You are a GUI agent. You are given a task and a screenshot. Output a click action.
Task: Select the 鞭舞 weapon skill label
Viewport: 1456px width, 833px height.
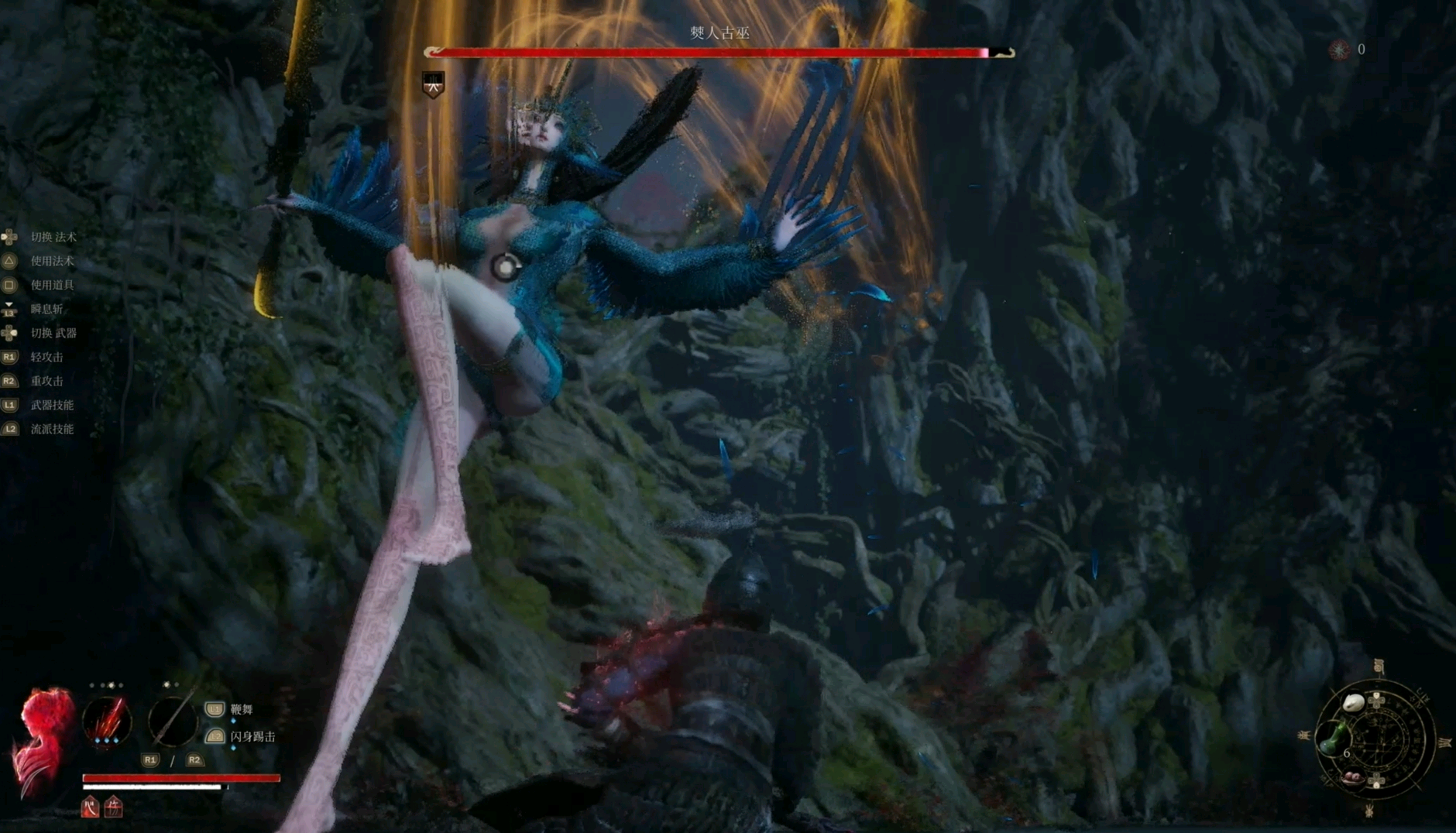(x=241, y=709)
